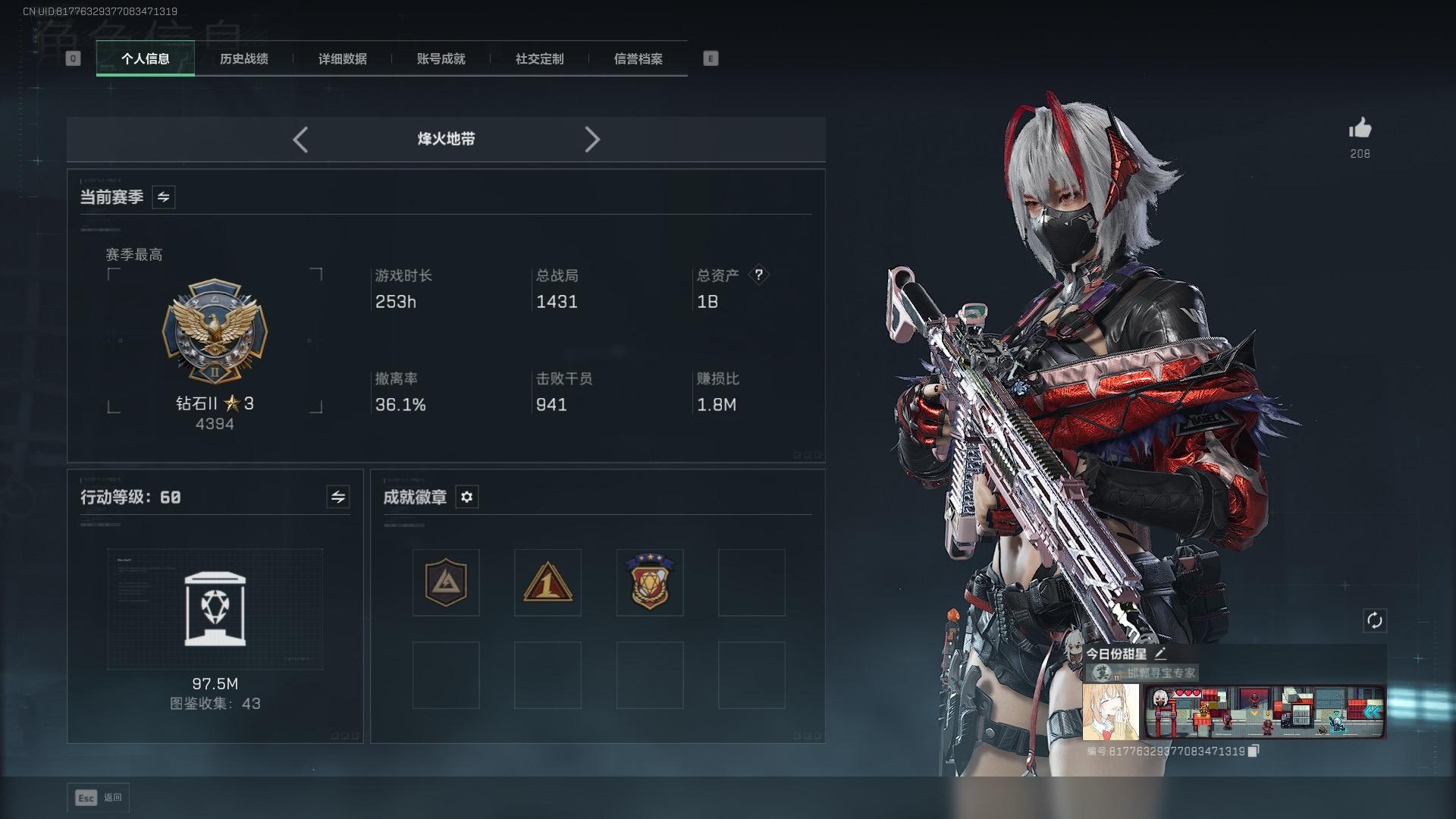This screenshot has width=1456, height=819.
Task: Select the red triangle number 1 badge
Action: (x=548, y=582)
